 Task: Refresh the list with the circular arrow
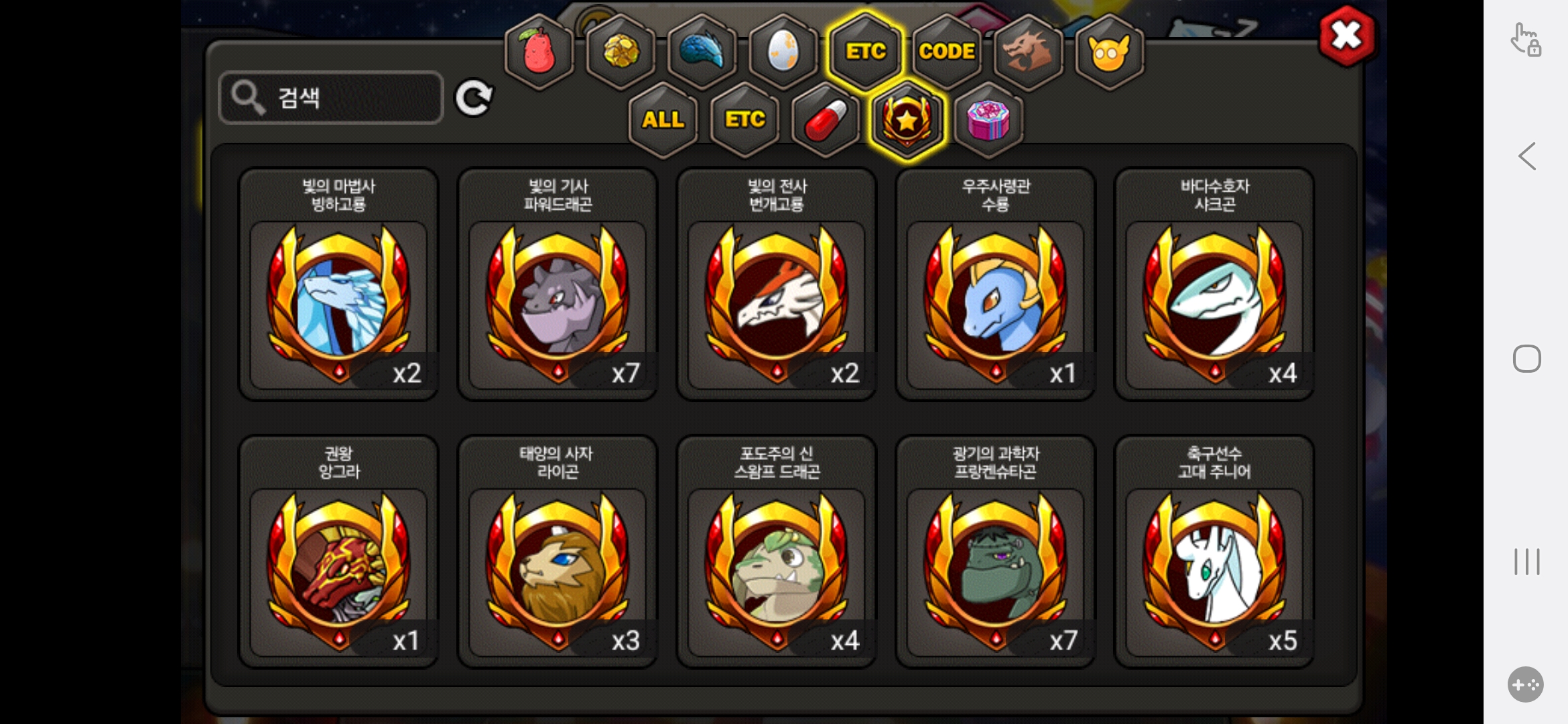point(474,99)
